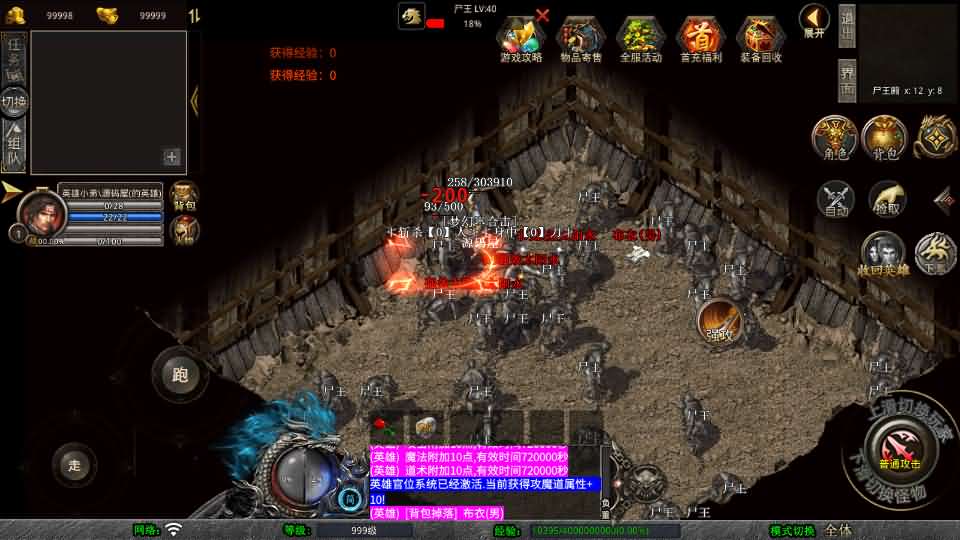The height and width of the screenshot is (540, 960).
Task: Switch to run mode with 跑 button
Action: coord(180,375)
